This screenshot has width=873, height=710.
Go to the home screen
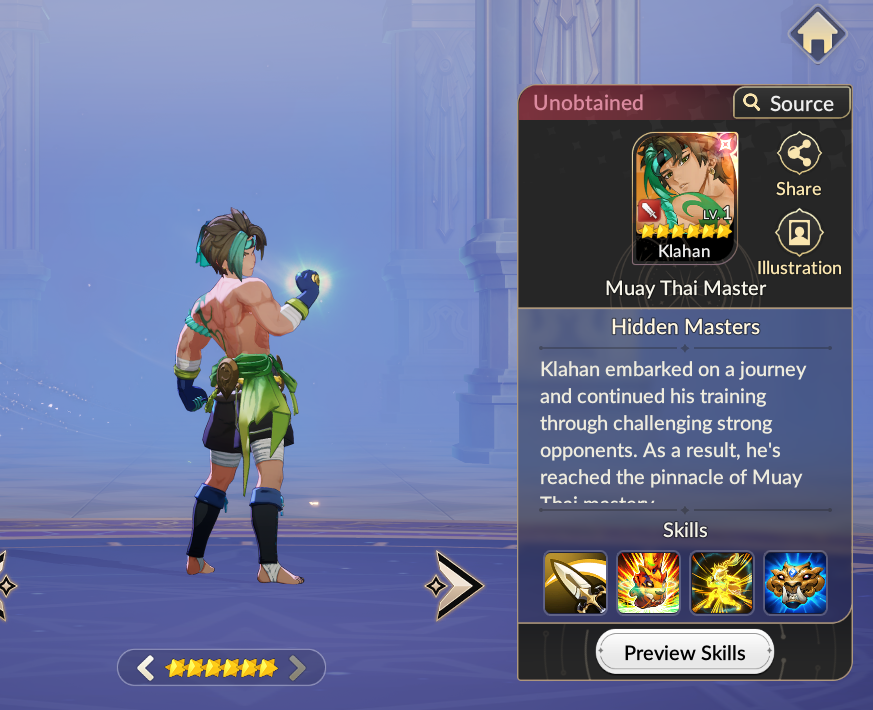817,35
